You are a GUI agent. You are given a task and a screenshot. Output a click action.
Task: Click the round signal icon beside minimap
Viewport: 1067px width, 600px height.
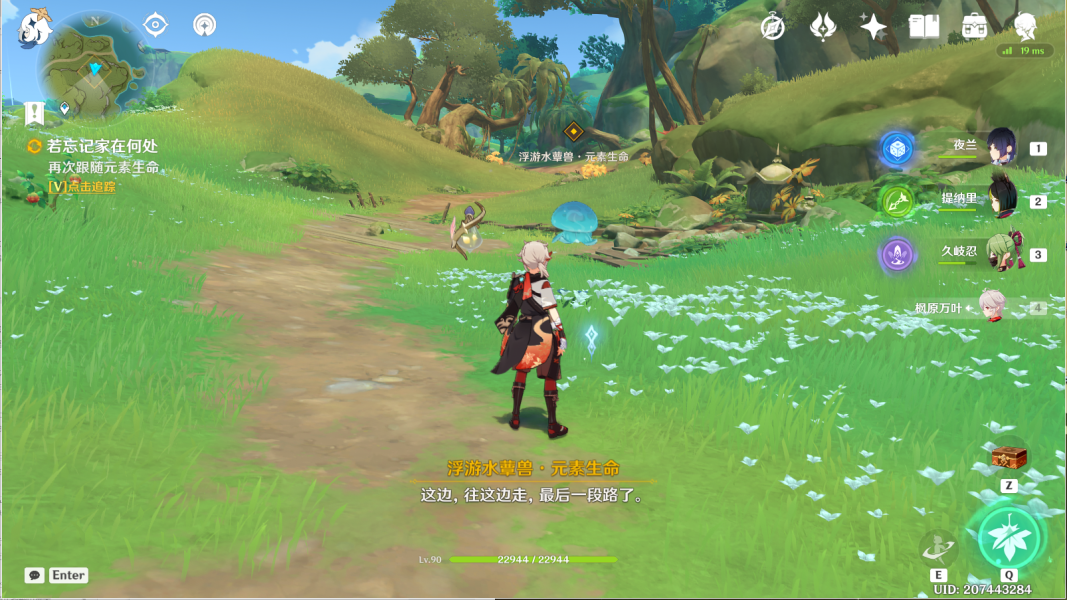tap(205, 24)
